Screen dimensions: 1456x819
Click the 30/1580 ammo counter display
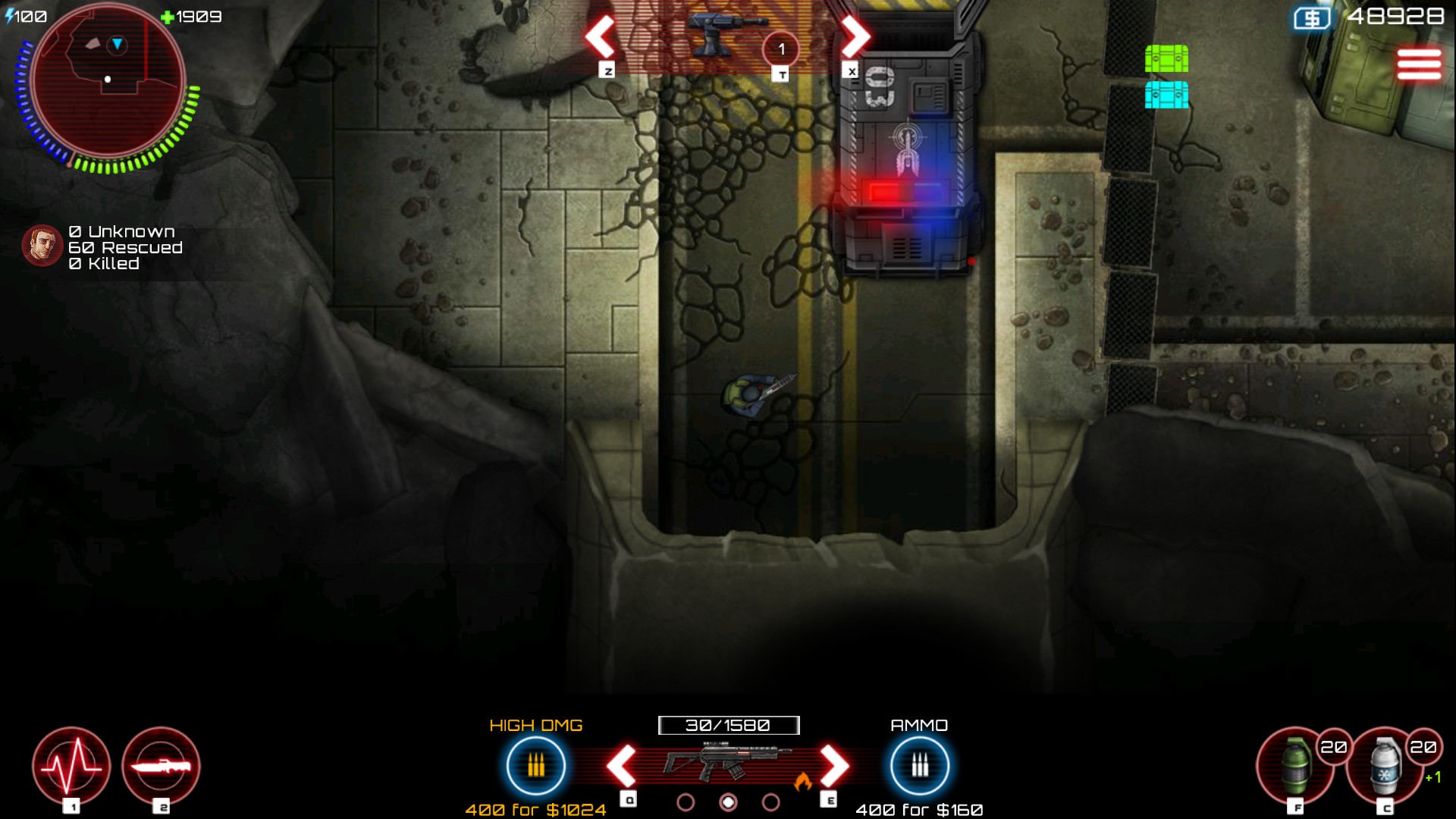pos(730,725)
